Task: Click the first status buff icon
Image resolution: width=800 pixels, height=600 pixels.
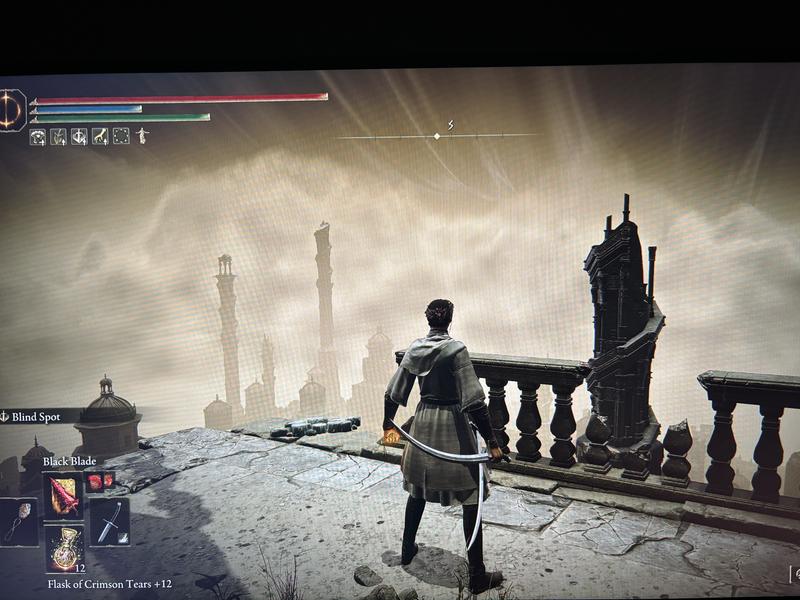Action: tap(38, 136)
